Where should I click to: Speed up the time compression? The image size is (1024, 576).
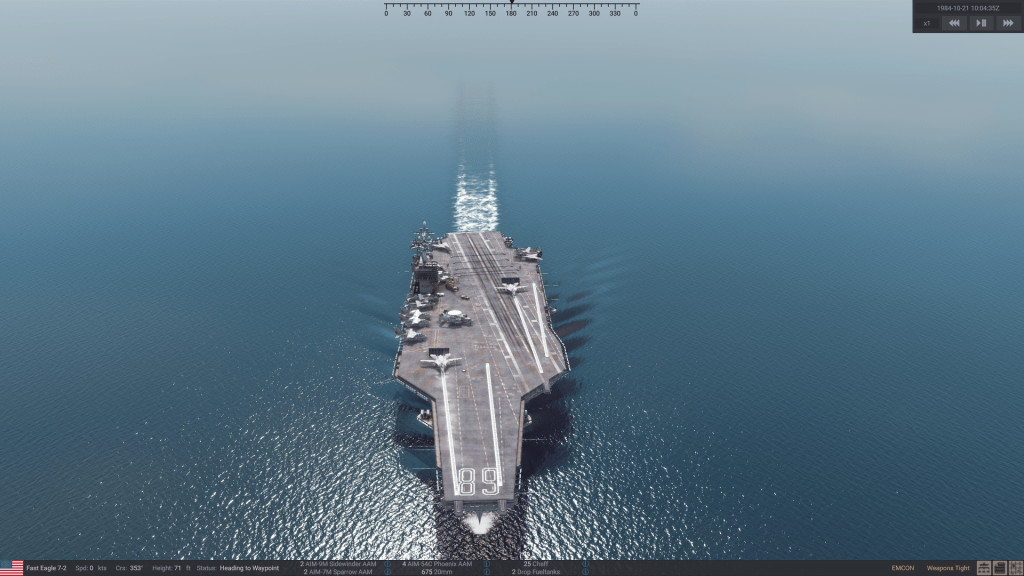[1007, 23]
